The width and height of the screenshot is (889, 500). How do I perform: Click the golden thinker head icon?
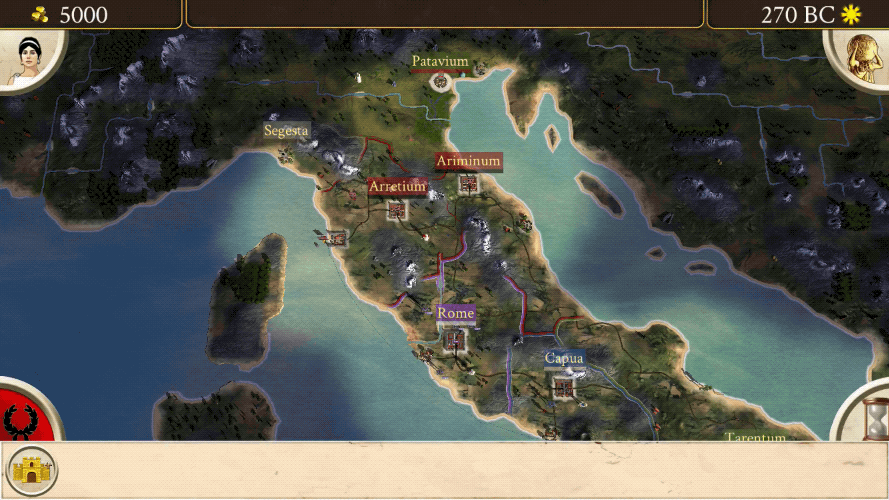[x=862, y=58]
